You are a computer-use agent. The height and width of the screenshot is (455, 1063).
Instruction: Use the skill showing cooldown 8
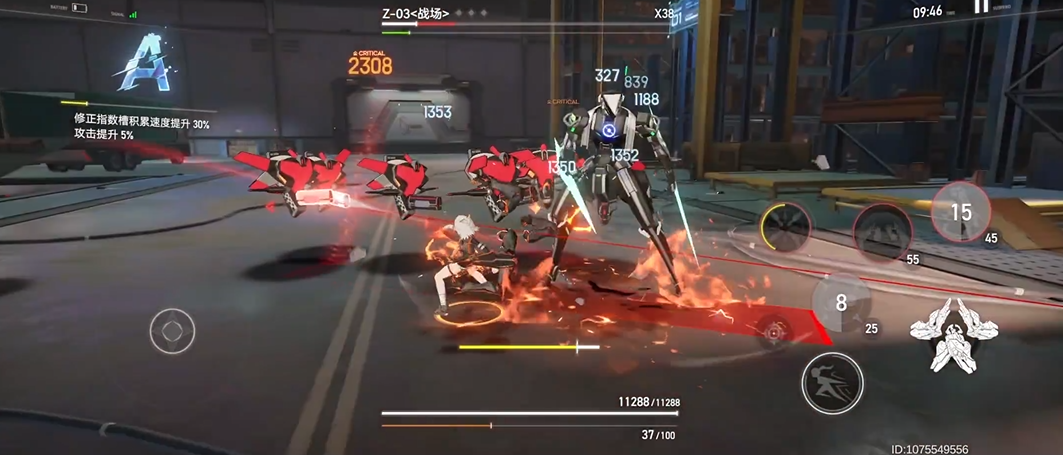coord(841,302)
